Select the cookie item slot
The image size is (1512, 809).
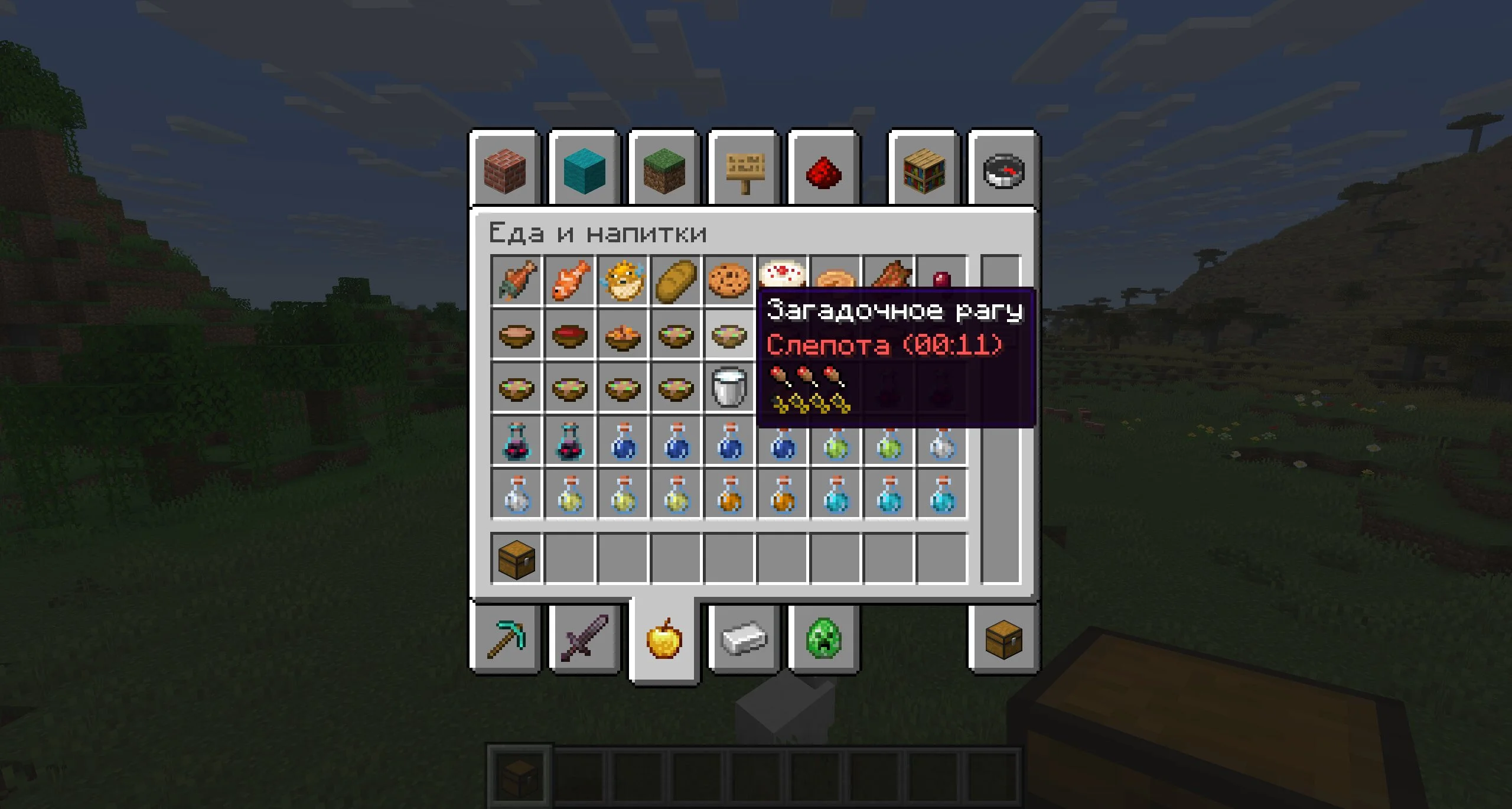pos(729,281)
